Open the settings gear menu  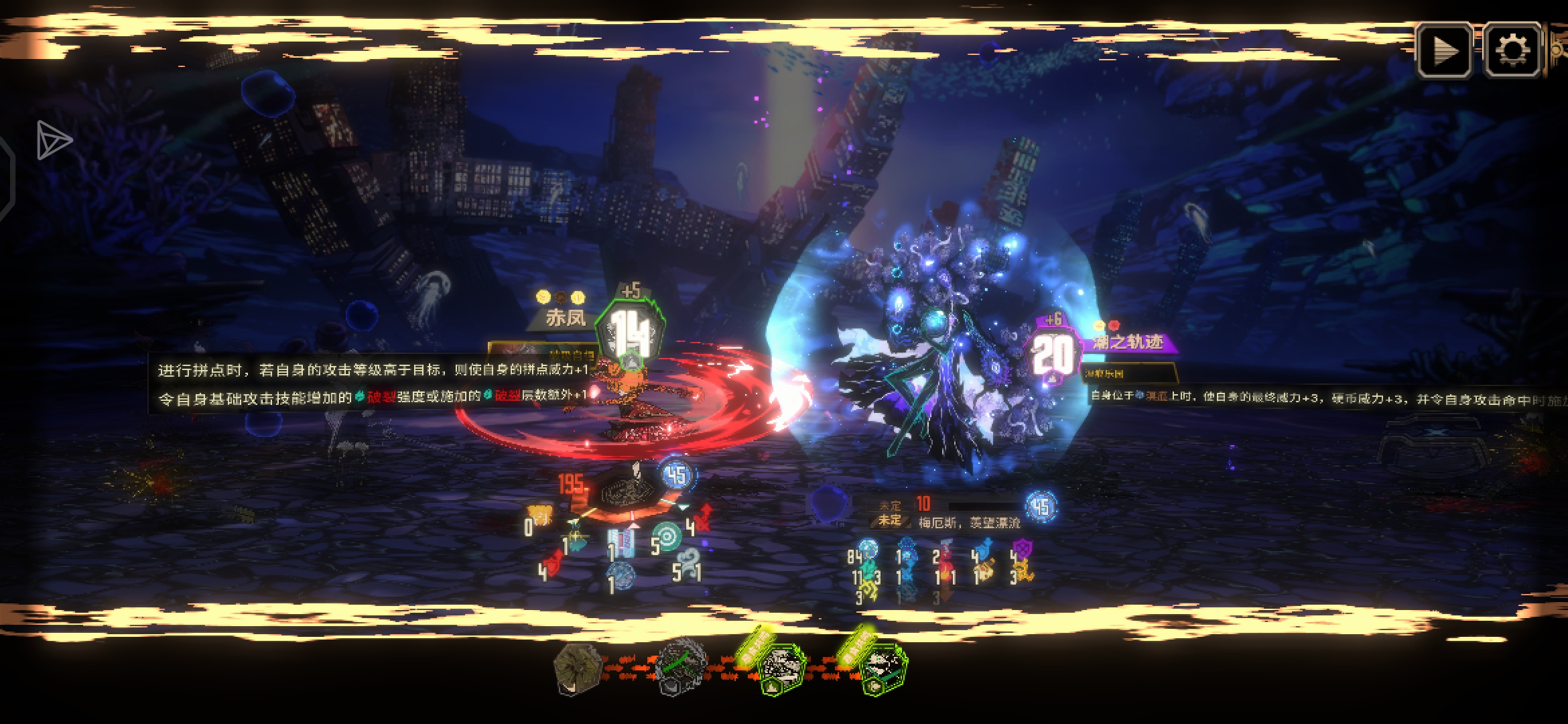tap(1512, 50)
